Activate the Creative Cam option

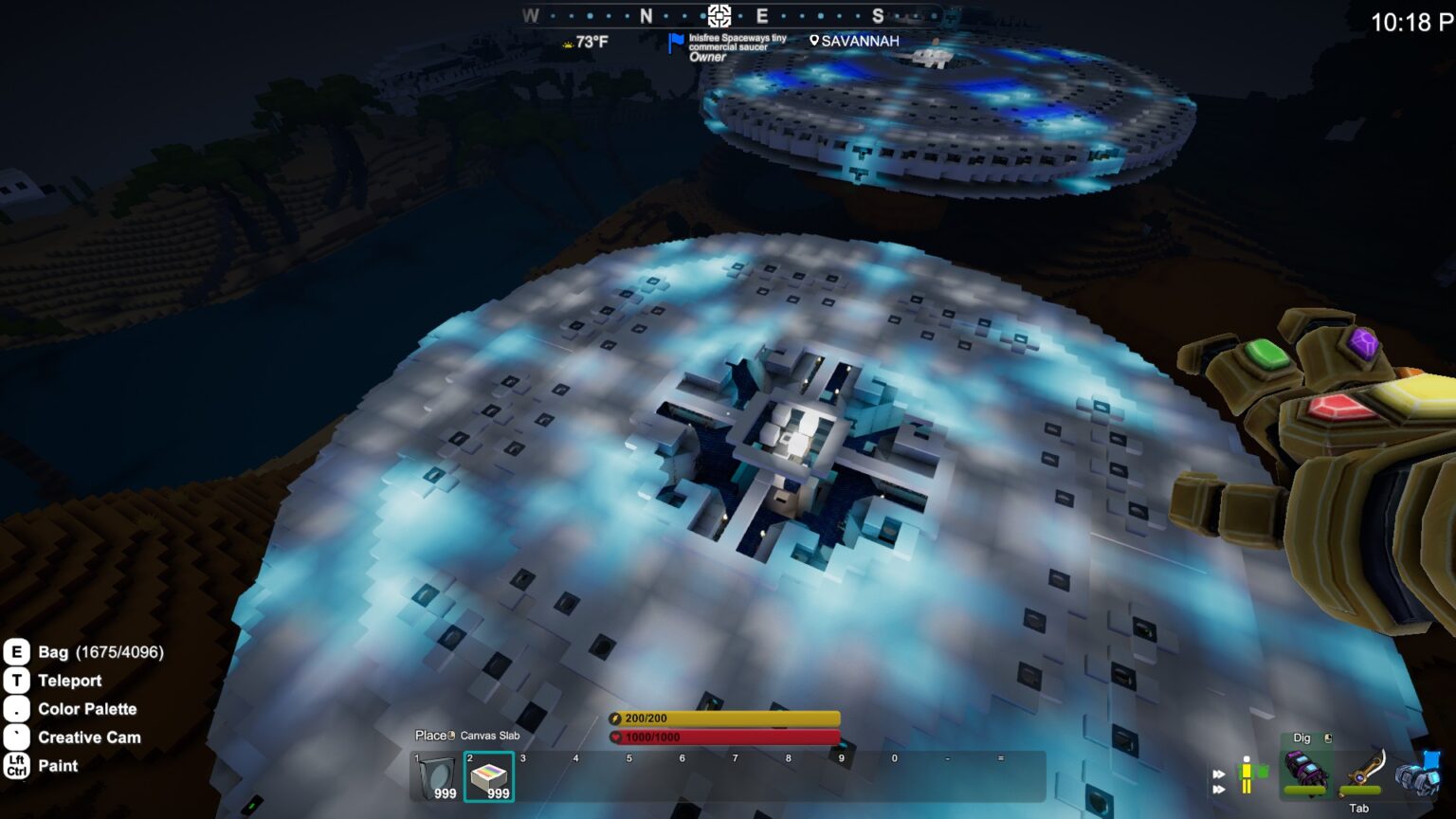tap(88, 737)
